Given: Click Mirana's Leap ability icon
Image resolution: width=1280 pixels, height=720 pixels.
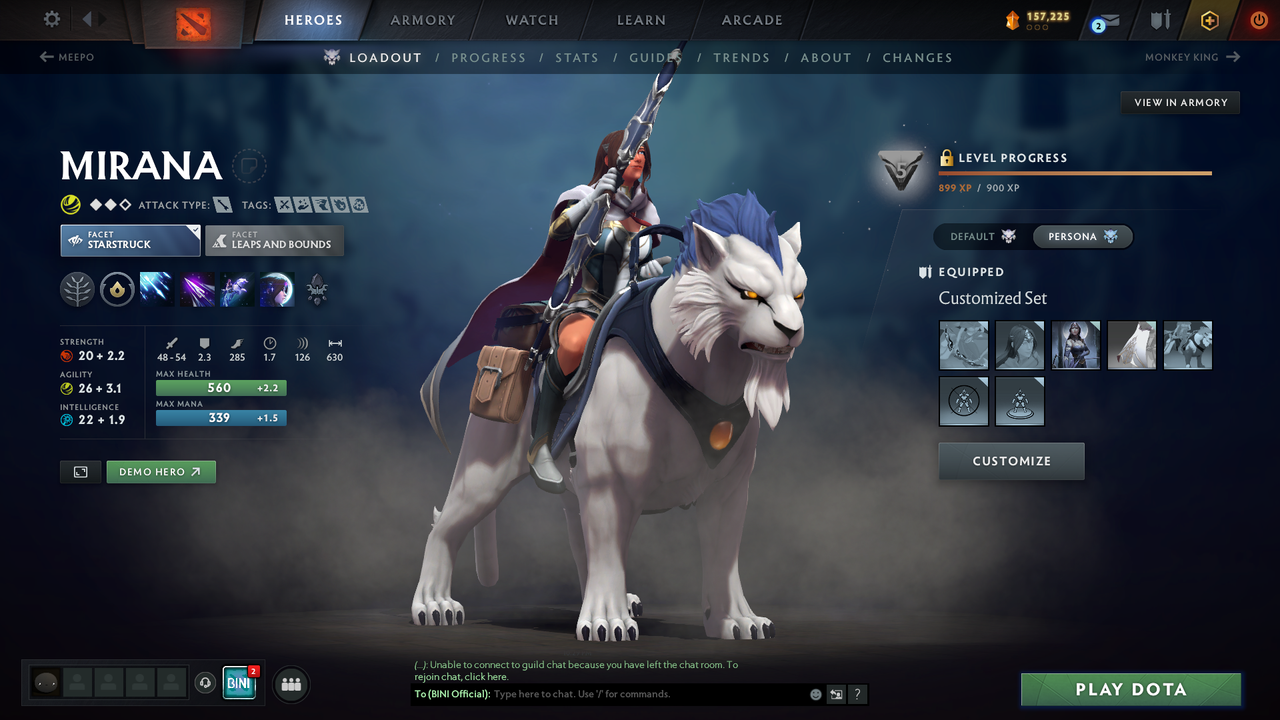Looking at the screenshot, I should coord(236,290).
